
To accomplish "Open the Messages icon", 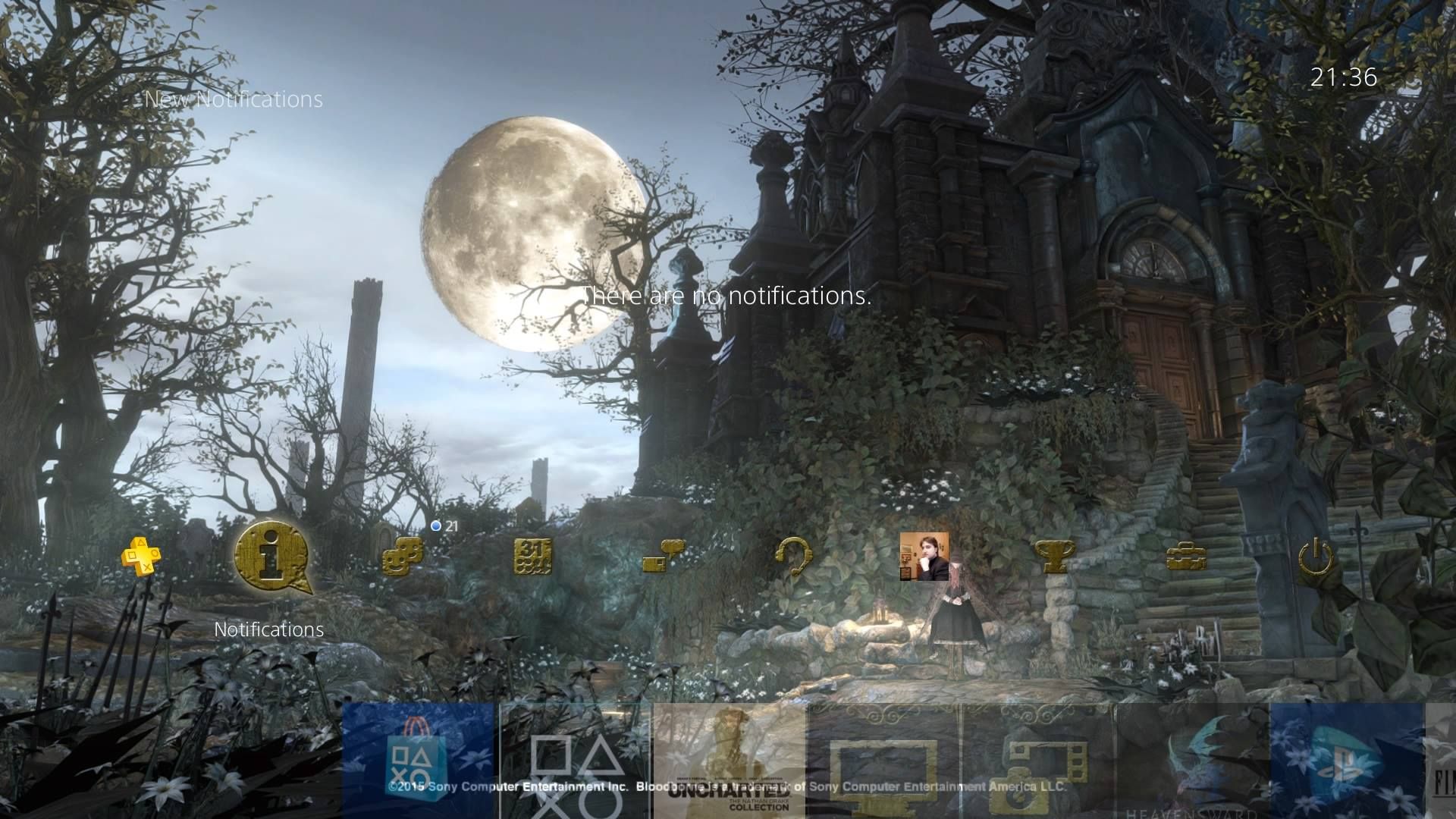I will [664, 557].
